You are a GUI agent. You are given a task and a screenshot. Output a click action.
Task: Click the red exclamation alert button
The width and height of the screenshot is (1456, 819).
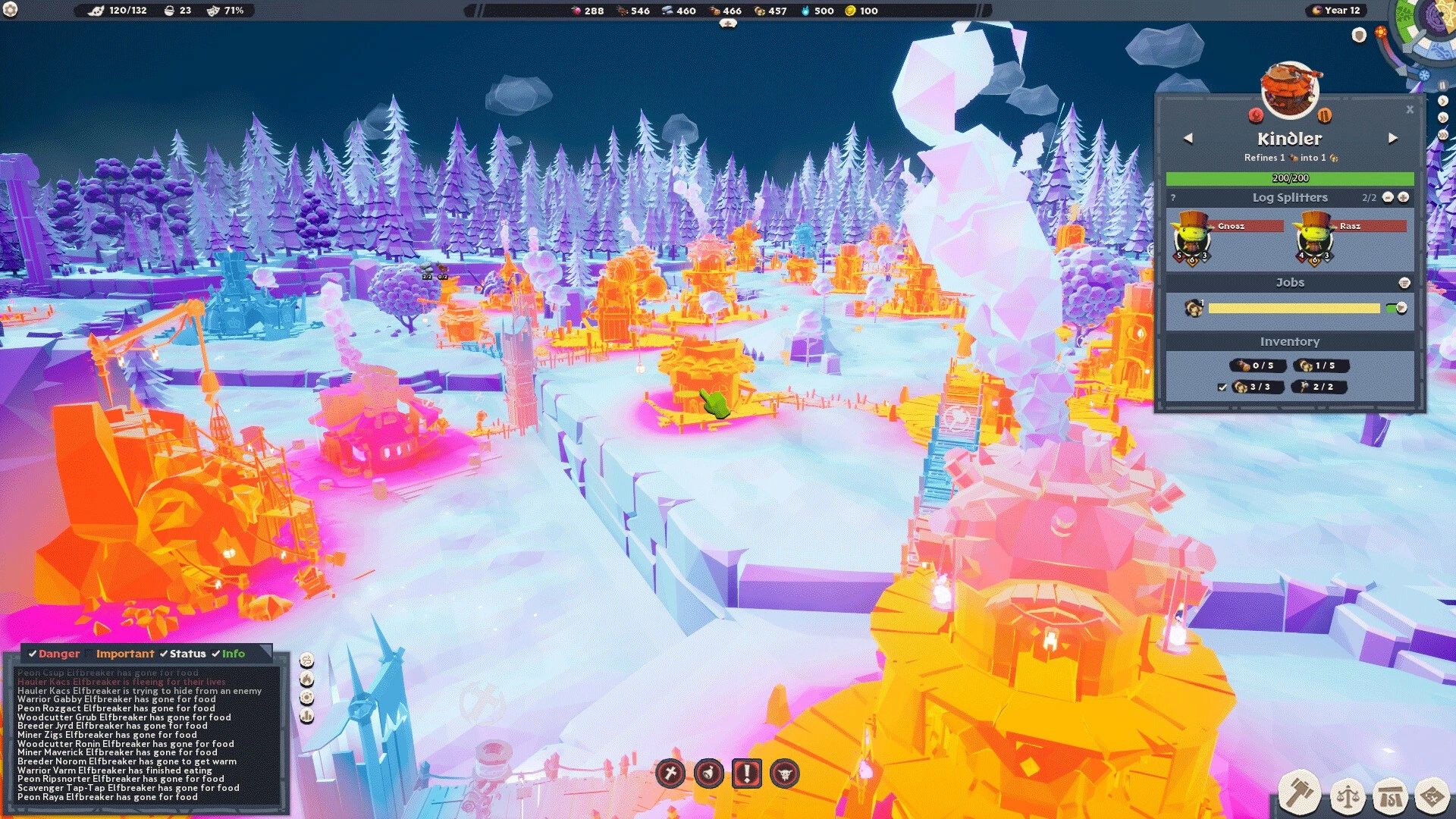tap(747, 773)
